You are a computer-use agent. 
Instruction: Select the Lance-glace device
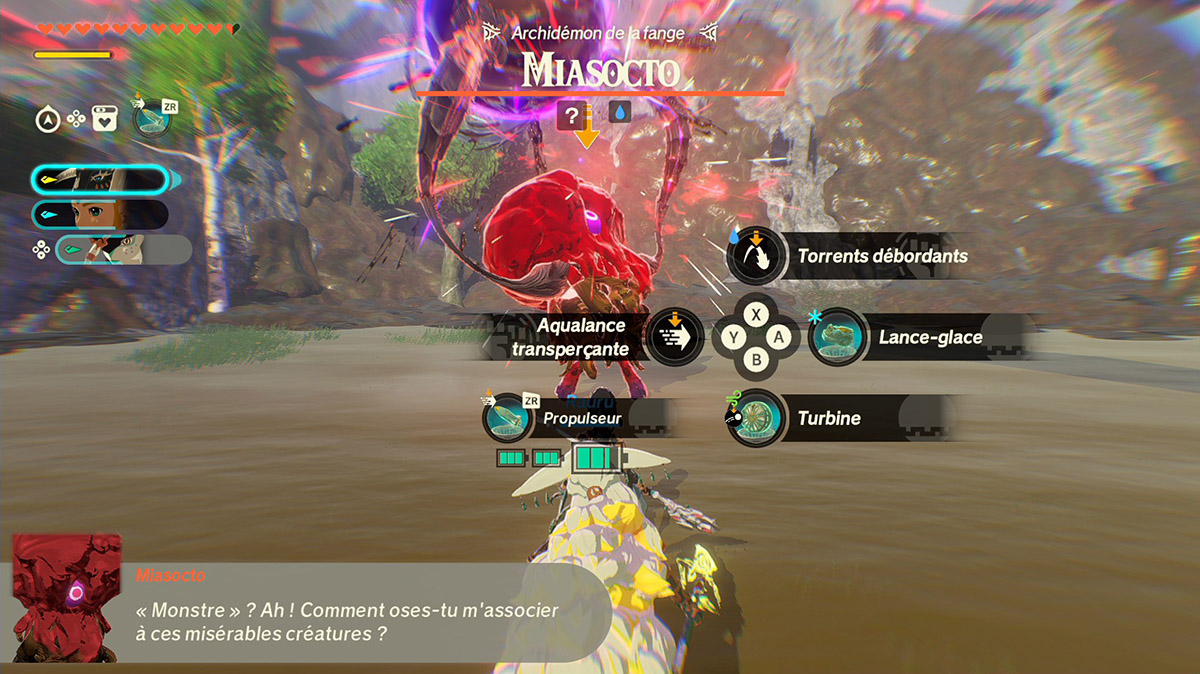pos(837,338)
